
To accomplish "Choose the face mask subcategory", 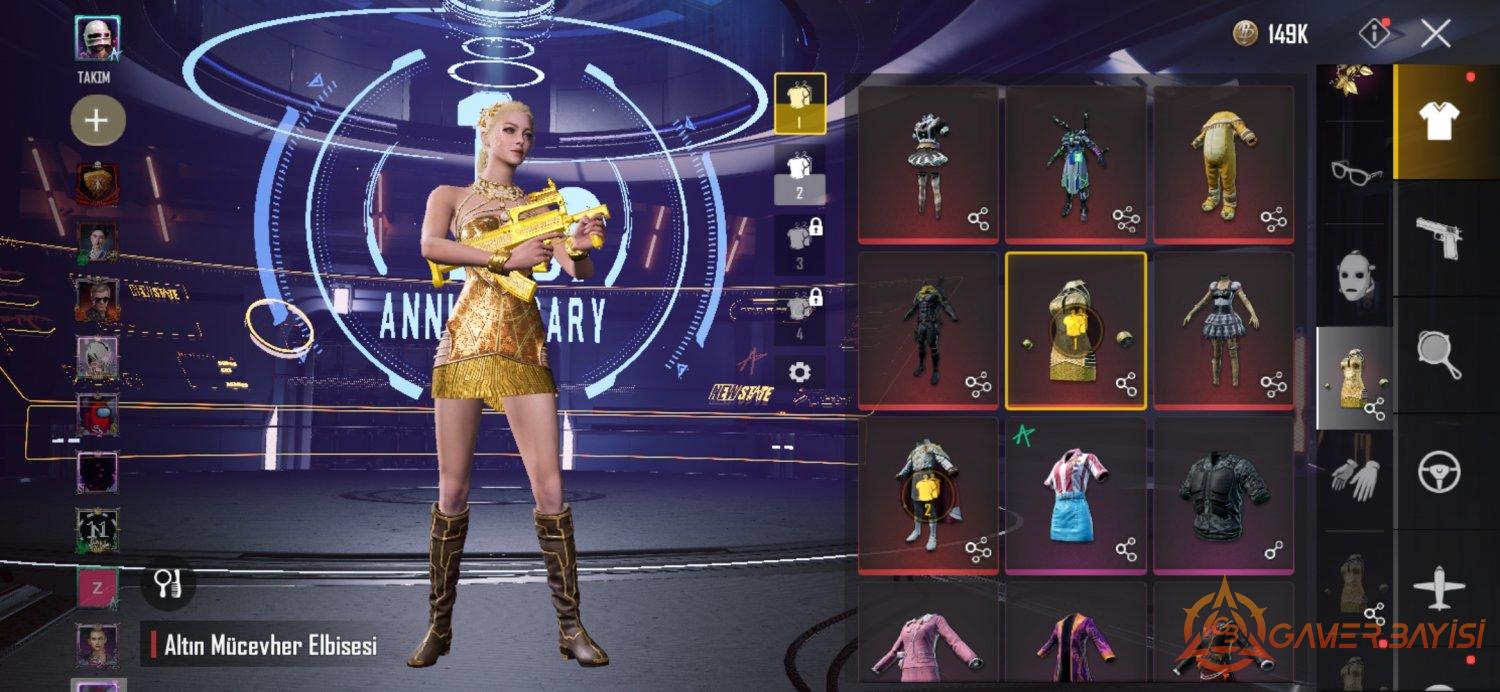I will point(1354,274).
